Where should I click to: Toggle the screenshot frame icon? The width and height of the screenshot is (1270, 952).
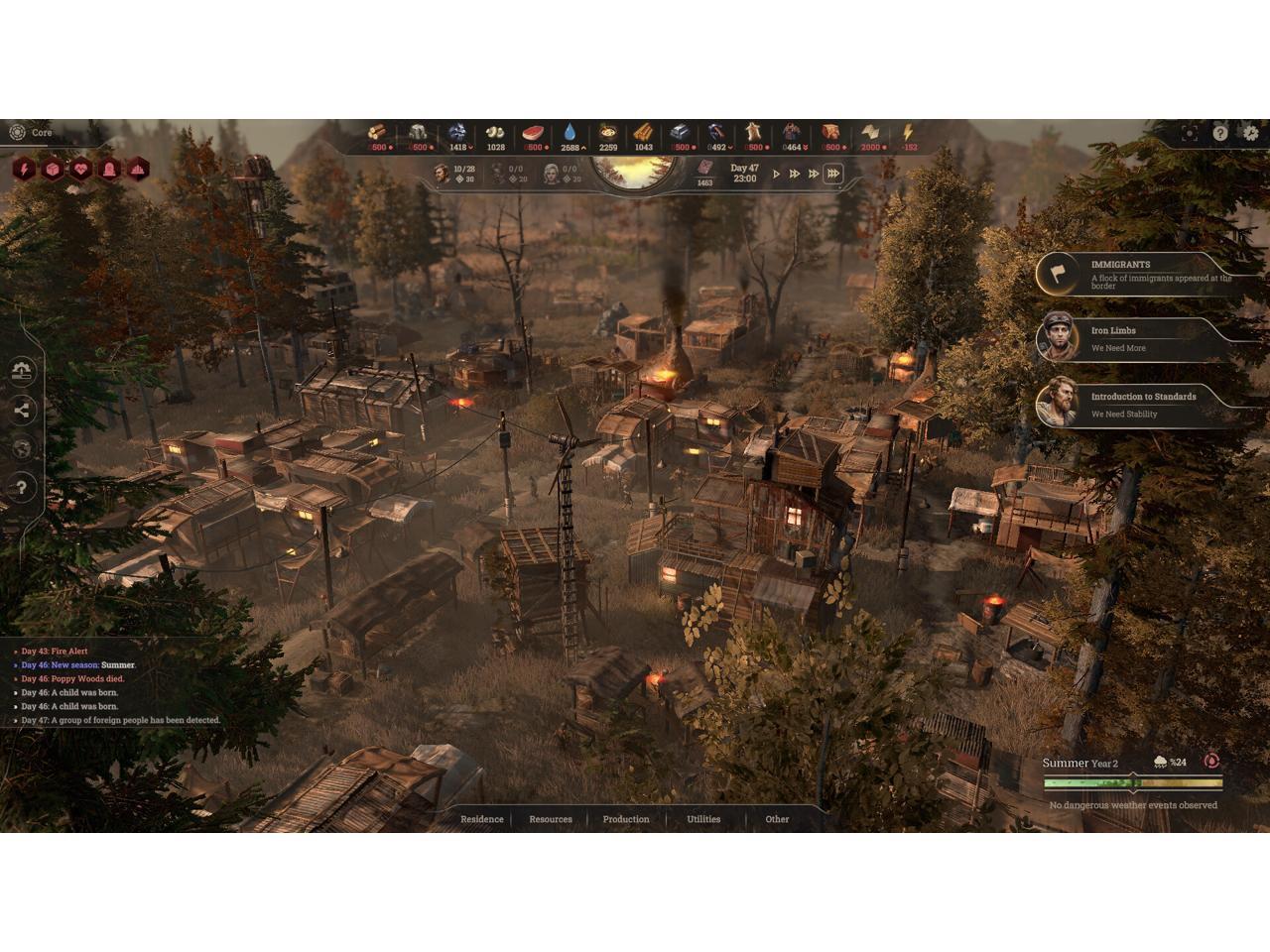pos(1189,133)
